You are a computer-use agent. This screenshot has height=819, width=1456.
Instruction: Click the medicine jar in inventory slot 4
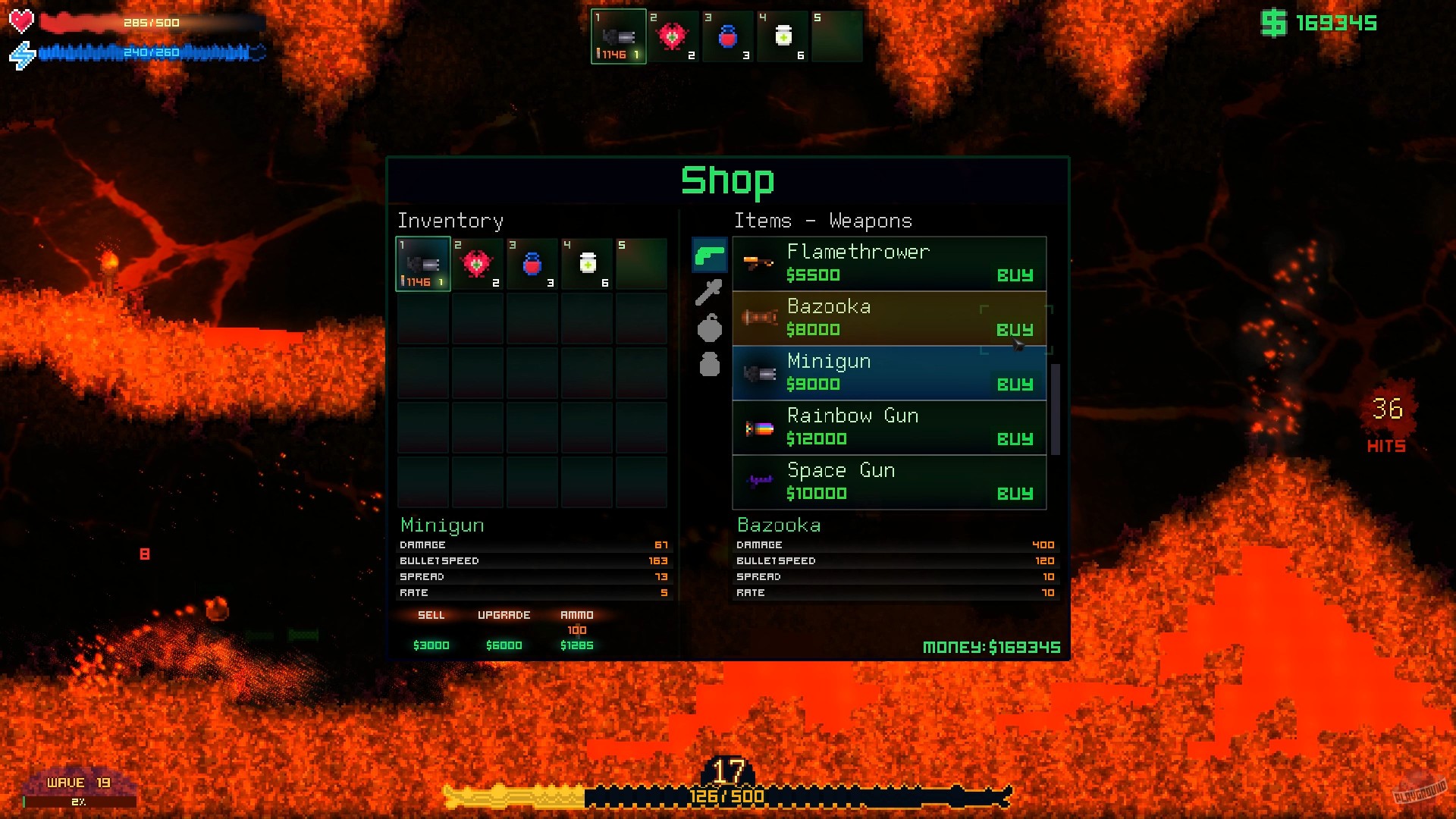click(x=586, y=263)
